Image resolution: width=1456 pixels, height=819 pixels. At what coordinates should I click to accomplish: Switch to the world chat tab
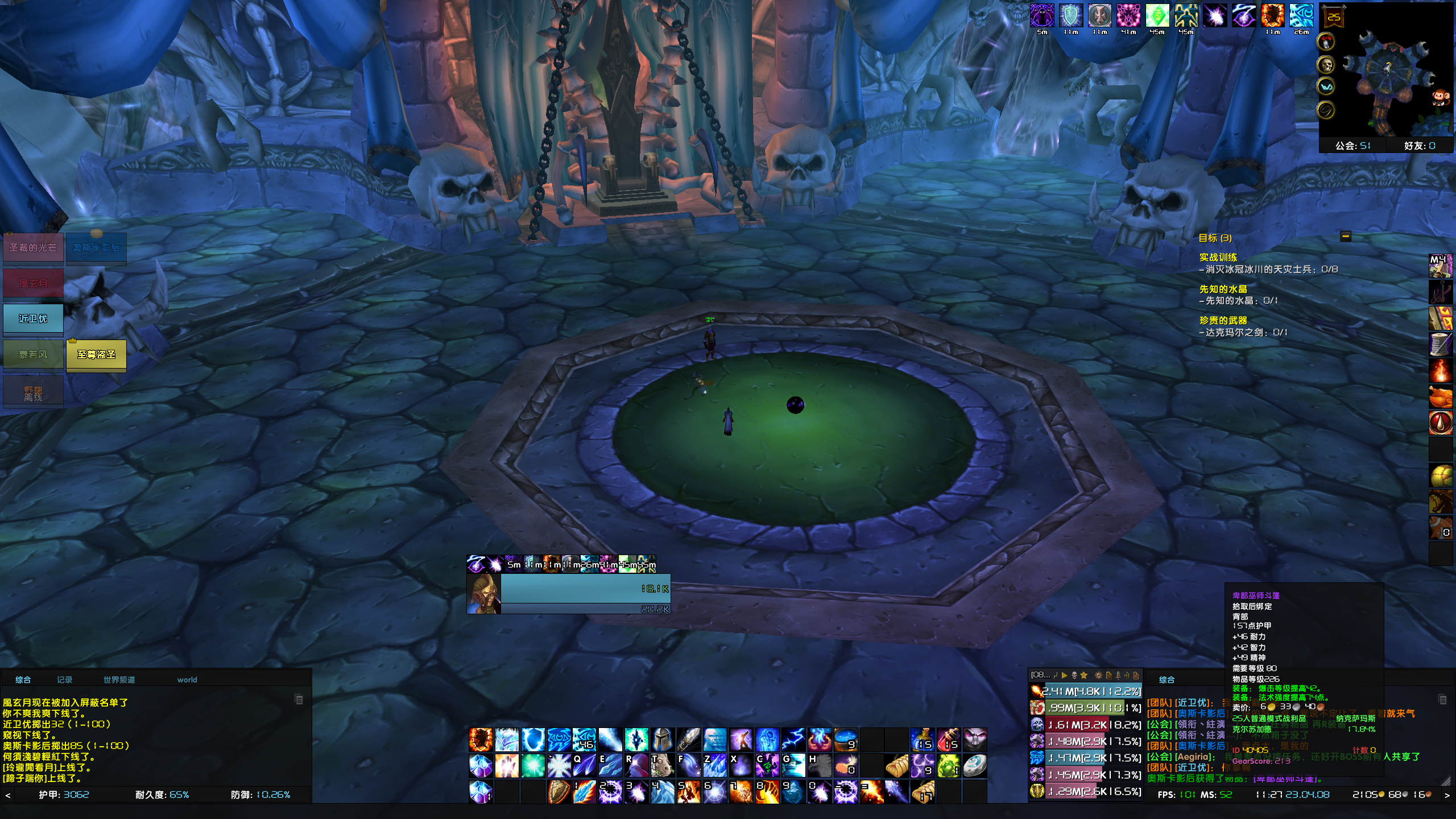(187, 680)
